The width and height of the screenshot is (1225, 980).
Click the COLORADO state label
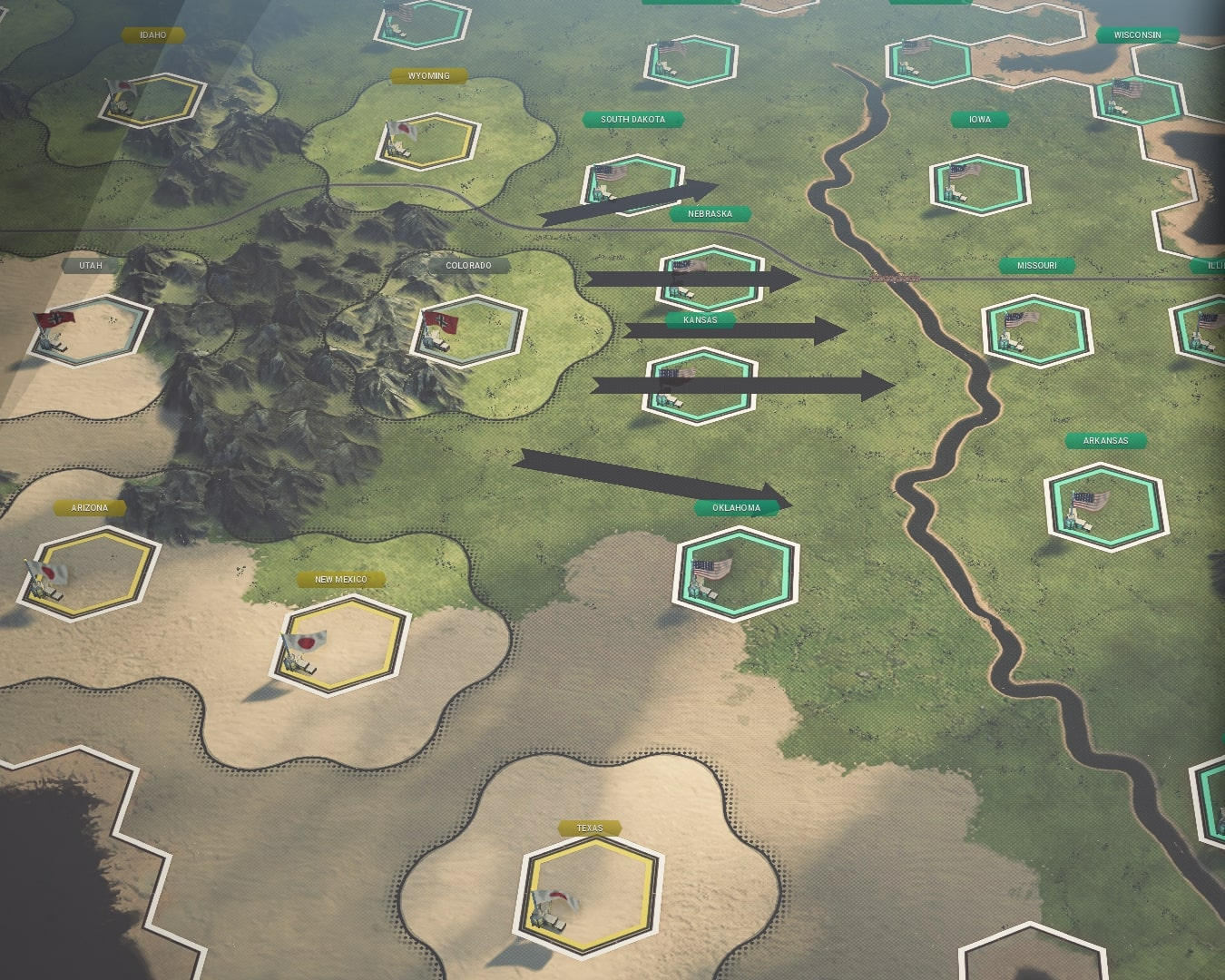pyautogui.click(x=468, y=266)
